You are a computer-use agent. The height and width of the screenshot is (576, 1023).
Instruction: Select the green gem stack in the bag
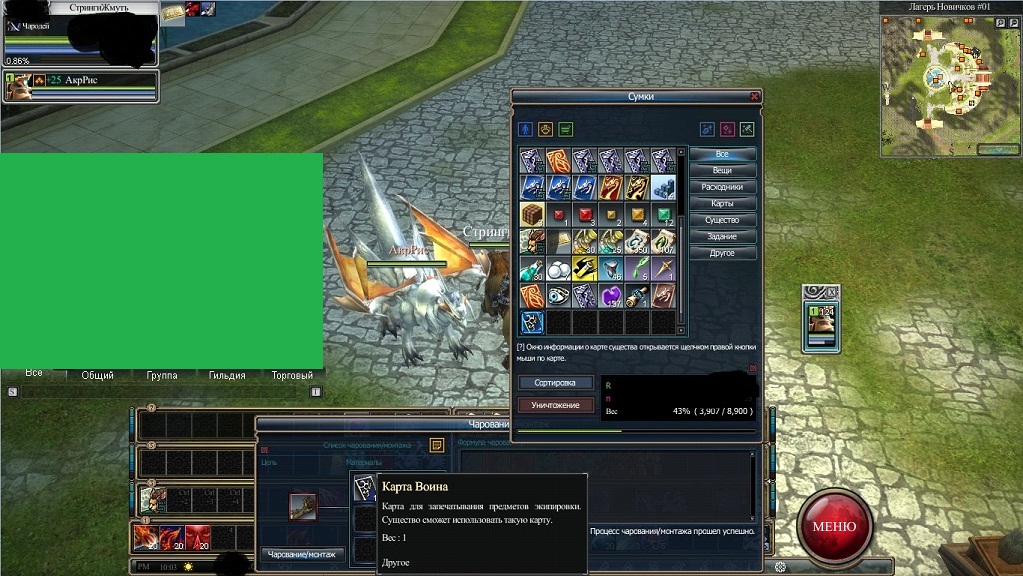(x=663, y=215)
